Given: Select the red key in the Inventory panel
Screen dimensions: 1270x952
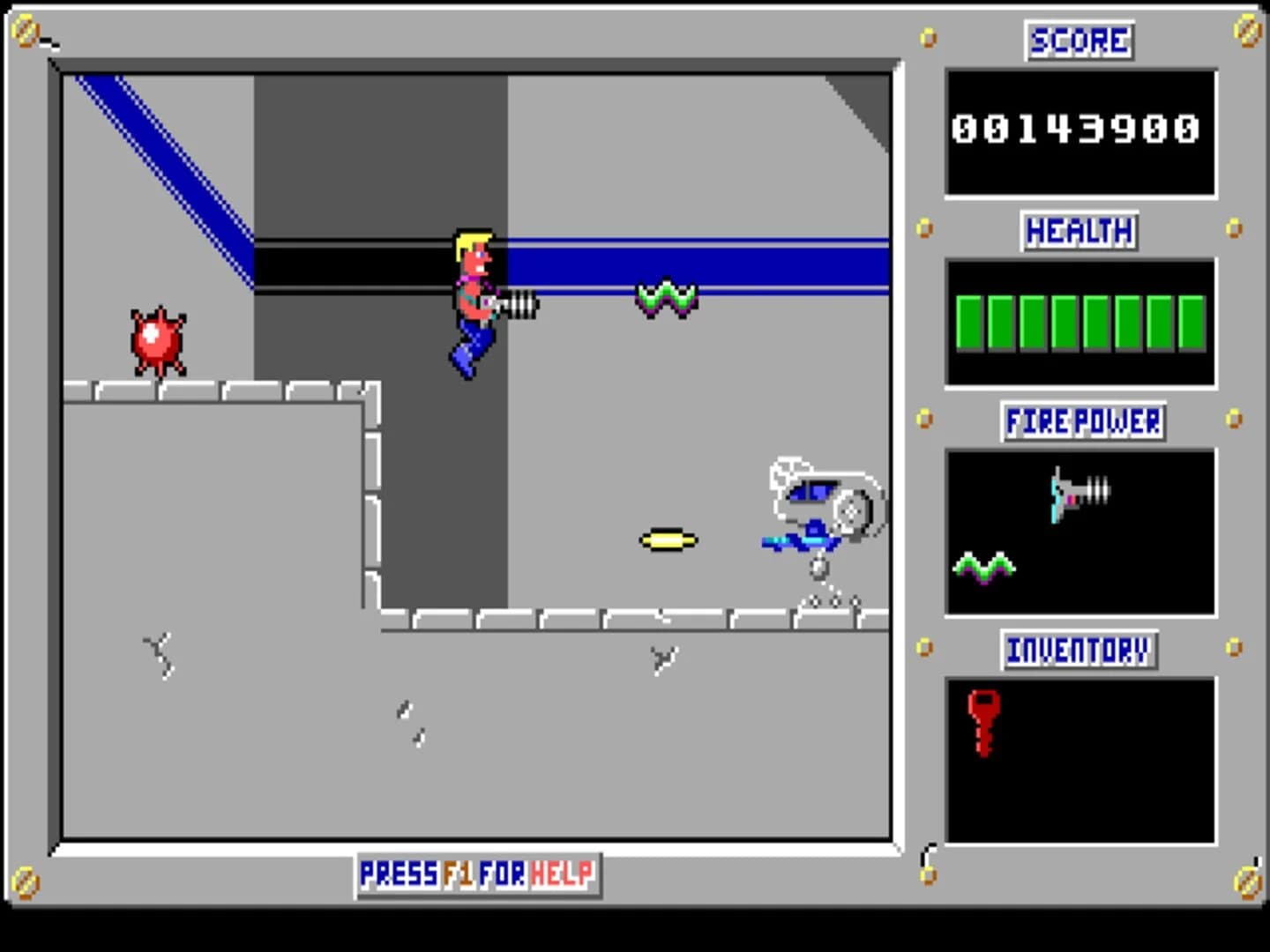Looking at the screenshot, I should click(x=982, y=725).
